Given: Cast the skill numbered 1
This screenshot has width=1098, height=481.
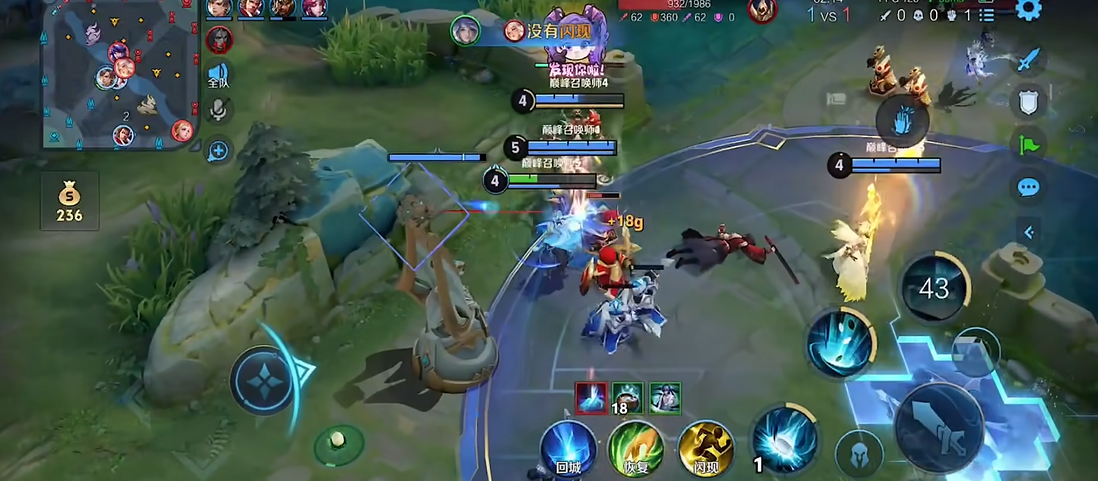Looking at the screenshot, I should (784, 440).
